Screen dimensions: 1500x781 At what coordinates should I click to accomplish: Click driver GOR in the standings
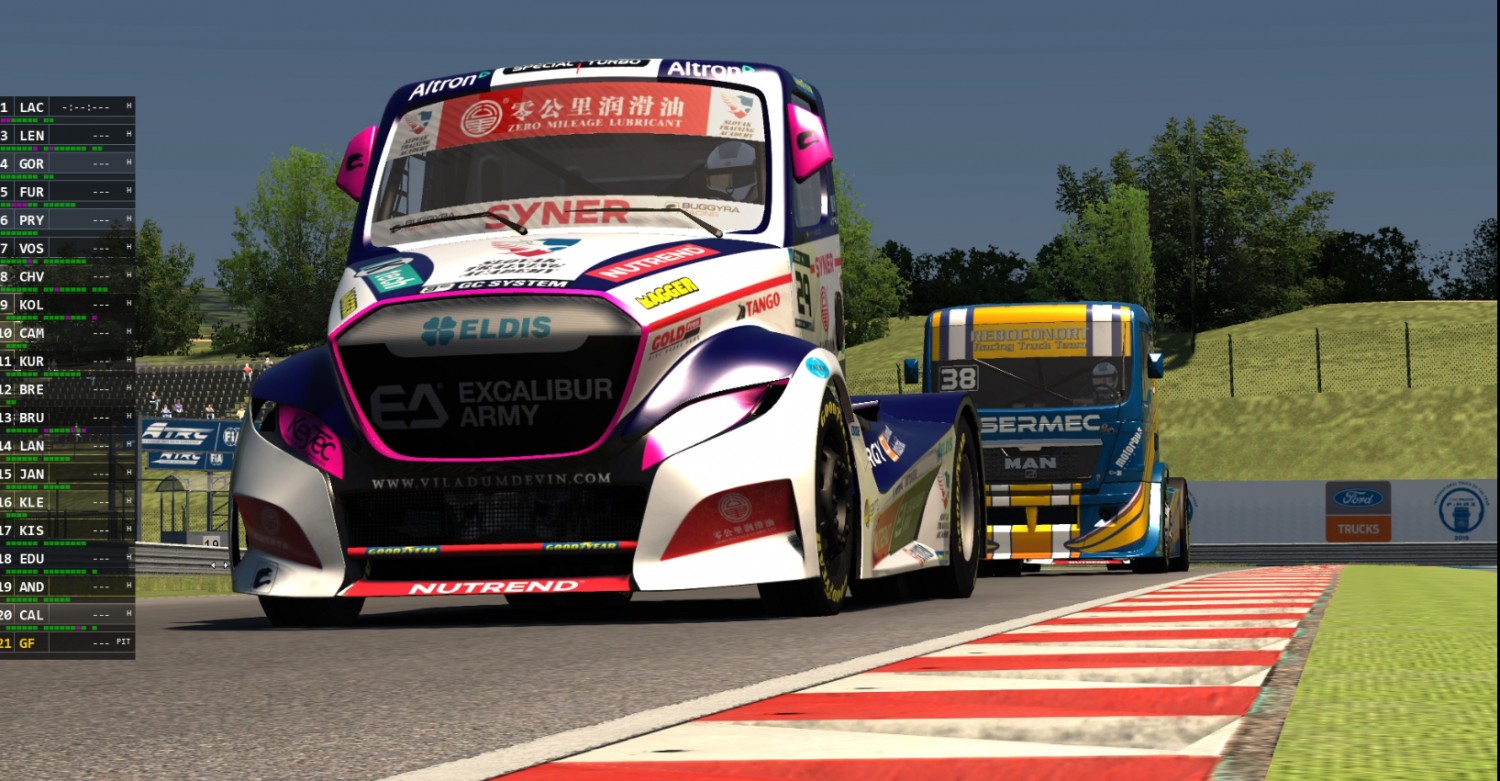(66, 163)
